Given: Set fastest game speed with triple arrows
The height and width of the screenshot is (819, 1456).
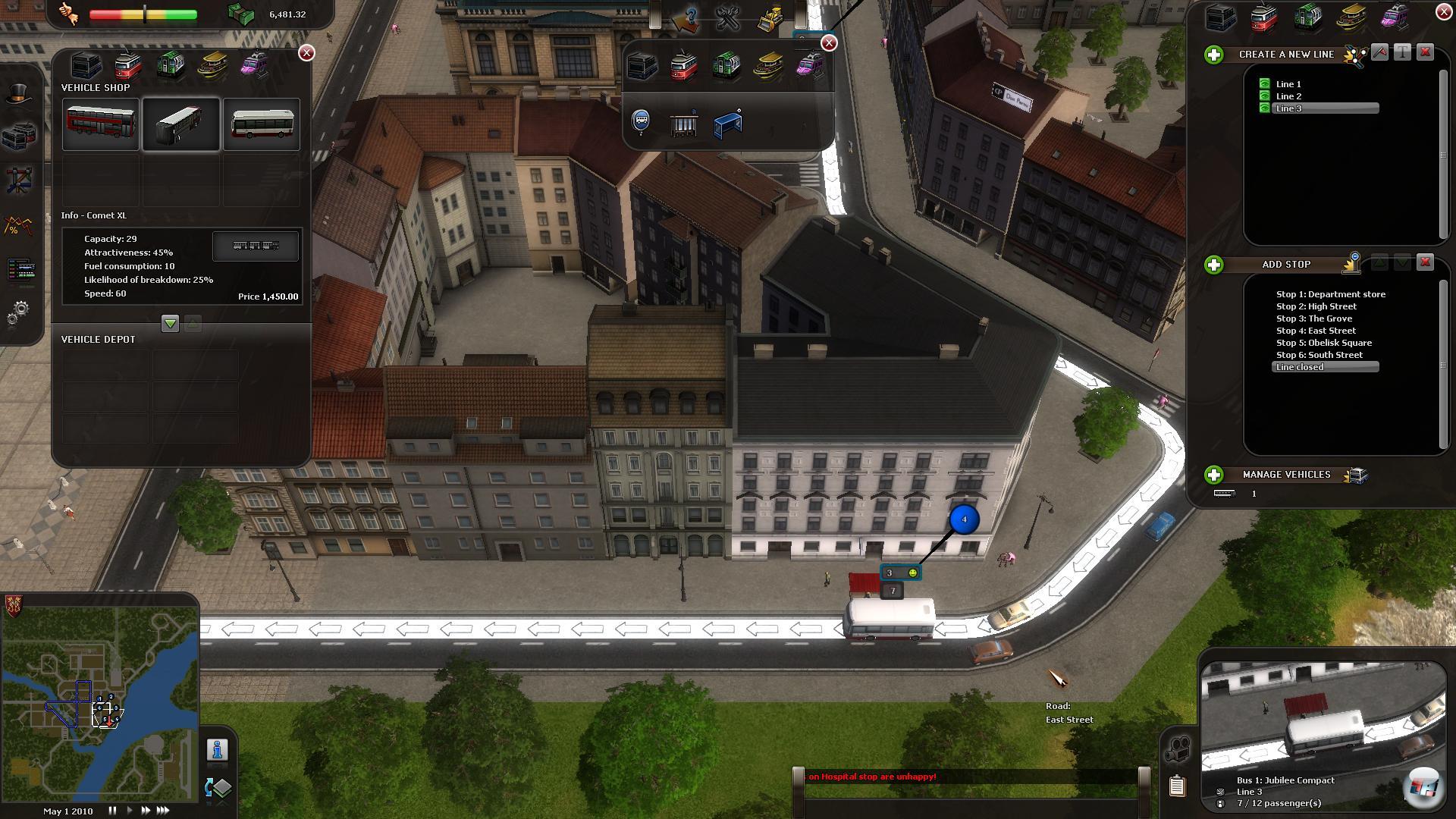Looking at the screenshot, I should (163, 811).
